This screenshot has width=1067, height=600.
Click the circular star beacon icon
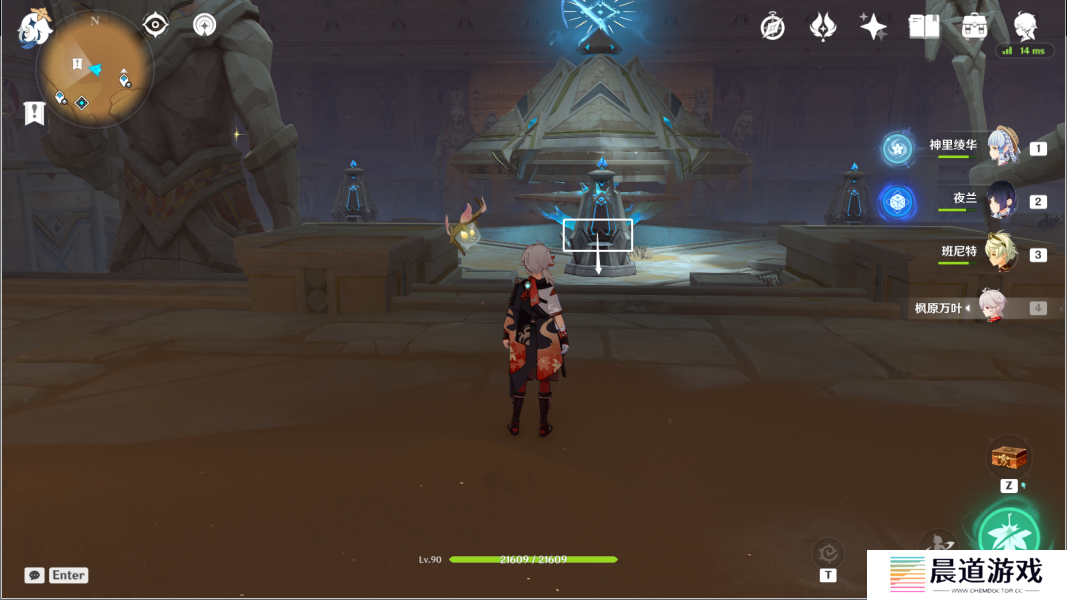point(205,25)
